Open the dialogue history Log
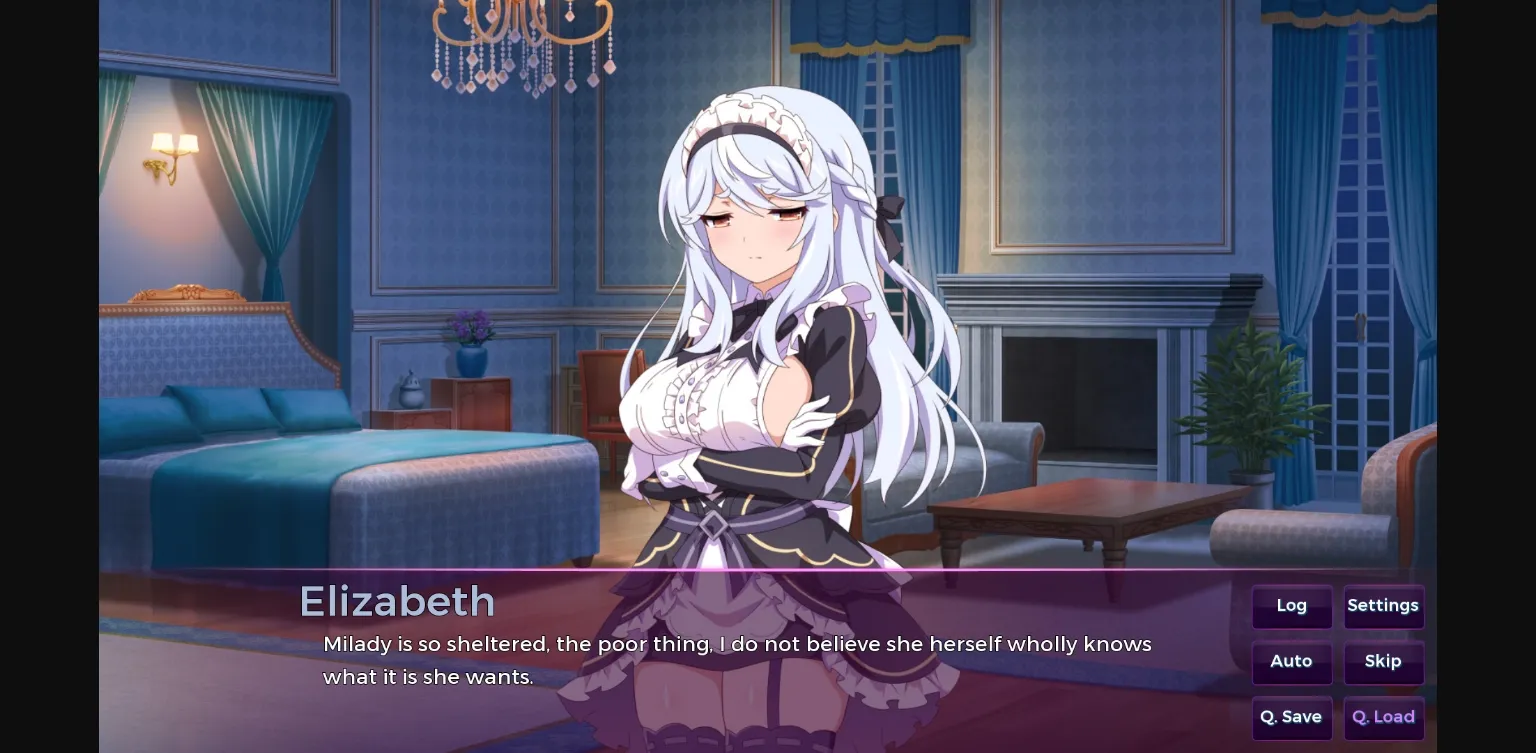Viewport: 1536px width, 753px height. pyautogui.click(x=1291, y=606)
